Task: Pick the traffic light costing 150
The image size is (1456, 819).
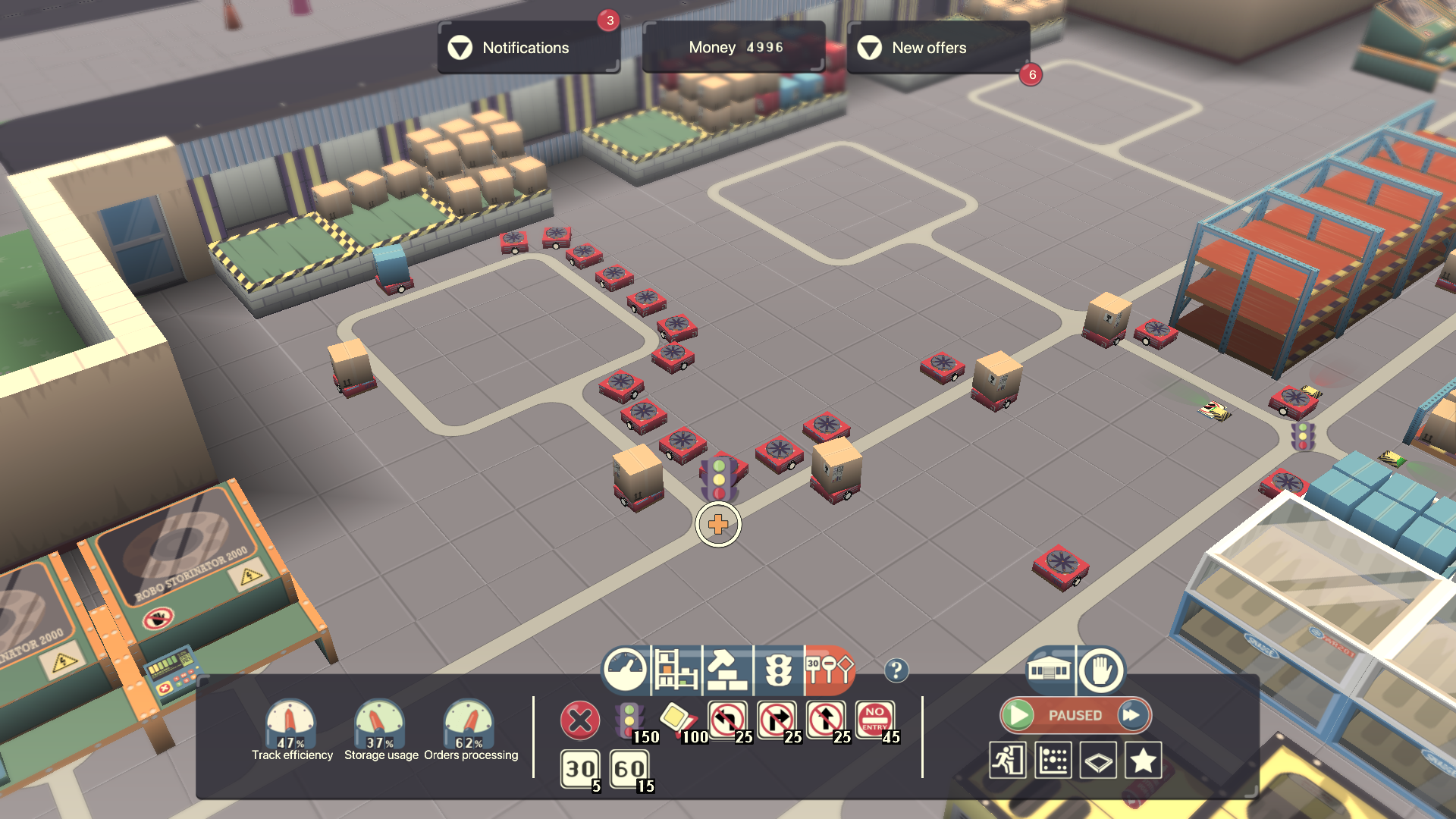Action: (x=629, y=720)
